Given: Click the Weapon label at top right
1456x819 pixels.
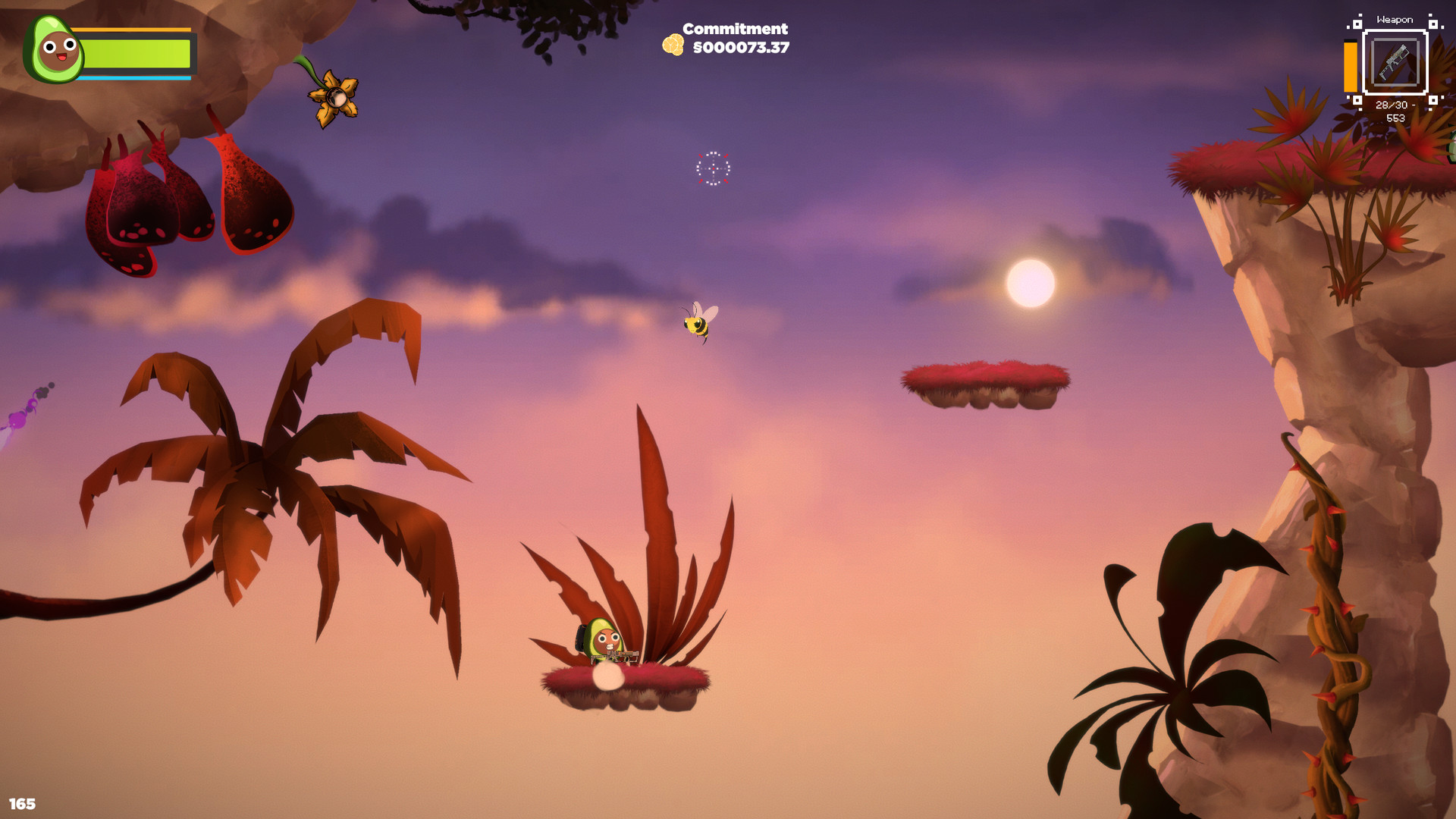Looking at the screenshot, I should (1396, 19).
